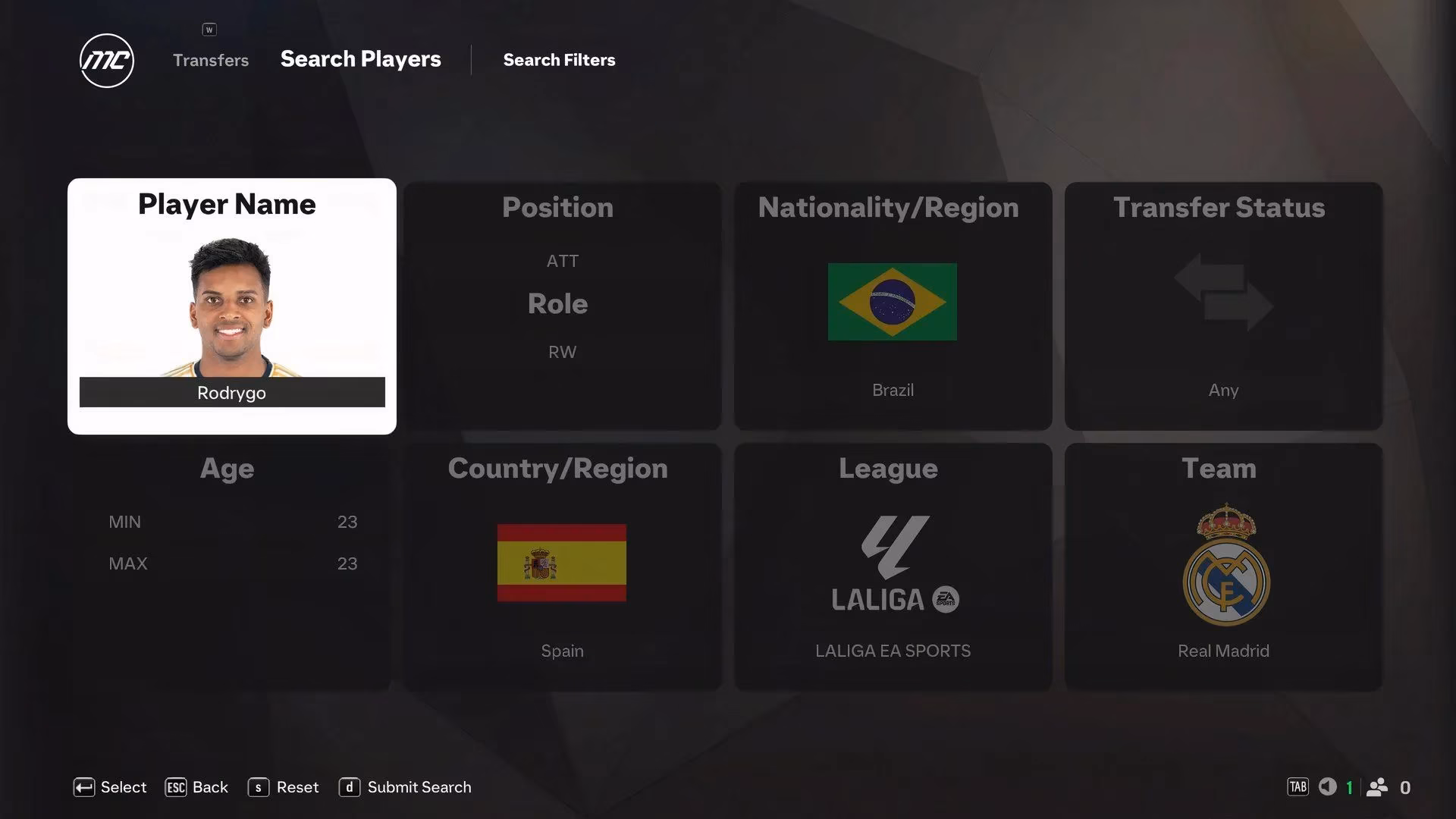Image resolution: width=1456 pixels, height=819 pixels.
Task: Select the Brazil flag under Nationality/Region
Action: pos(892,301)
